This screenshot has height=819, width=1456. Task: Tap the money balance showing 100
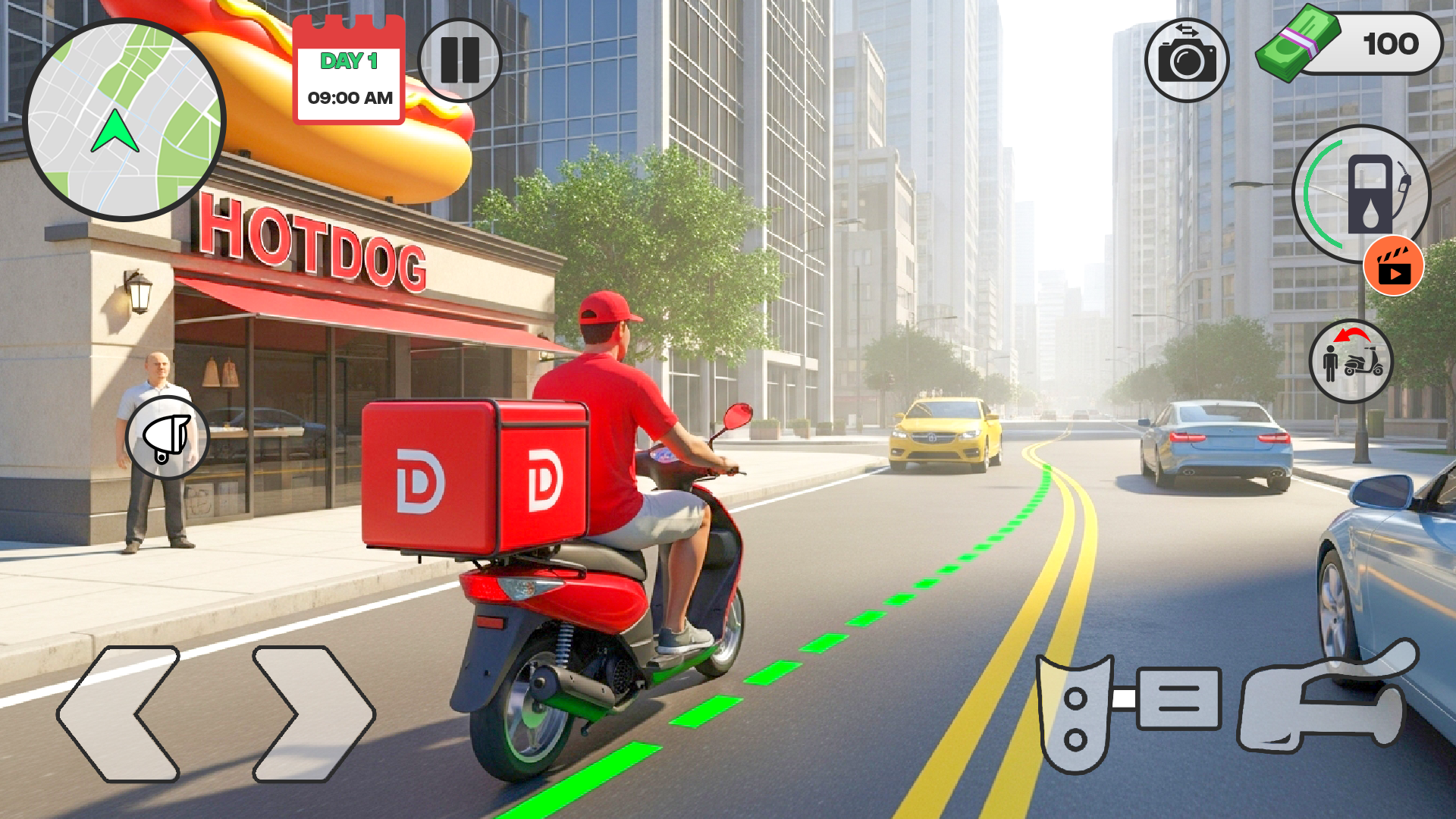[x=1392, y=44]
